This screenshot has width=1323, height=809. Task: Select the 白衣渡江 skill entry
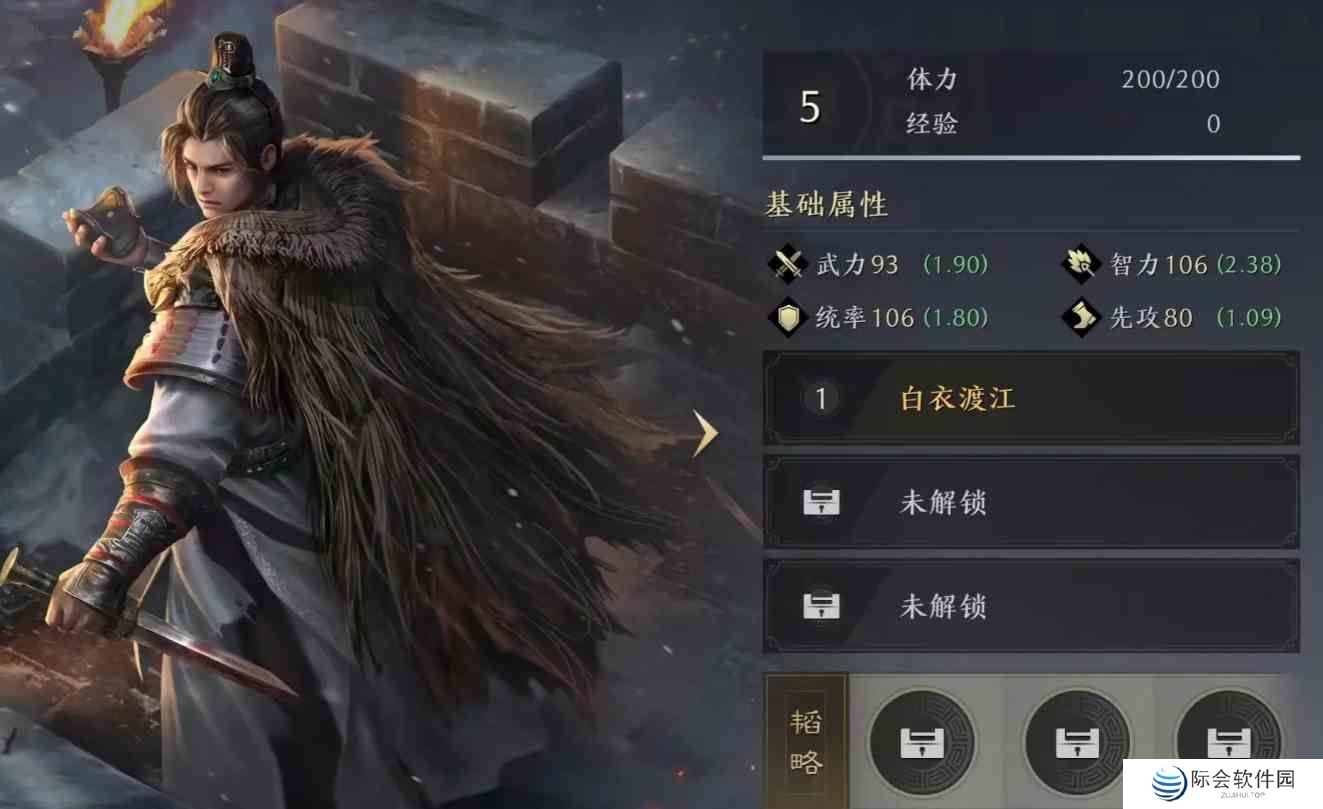point(956,399)
